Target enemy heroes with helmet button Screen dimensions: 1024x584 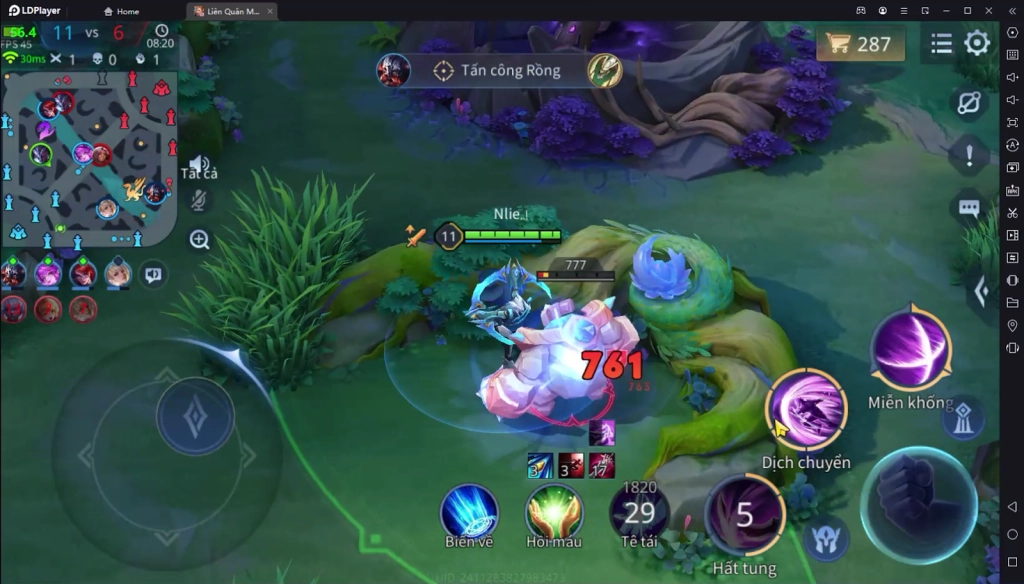tap(826, 538)
